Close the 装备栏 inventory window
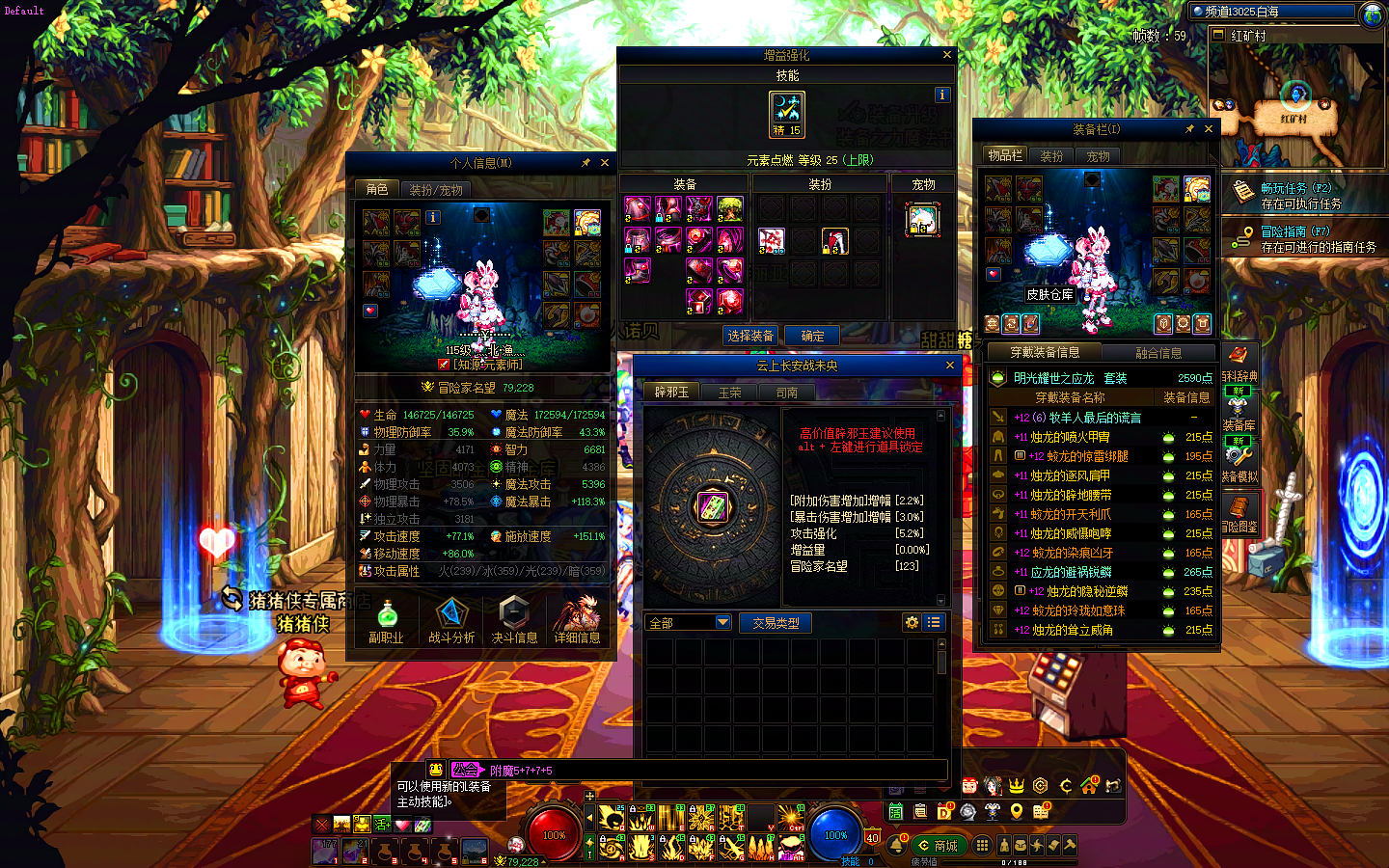The width and height of the screenshot is (1389, 868). (x=1209, y=128)
